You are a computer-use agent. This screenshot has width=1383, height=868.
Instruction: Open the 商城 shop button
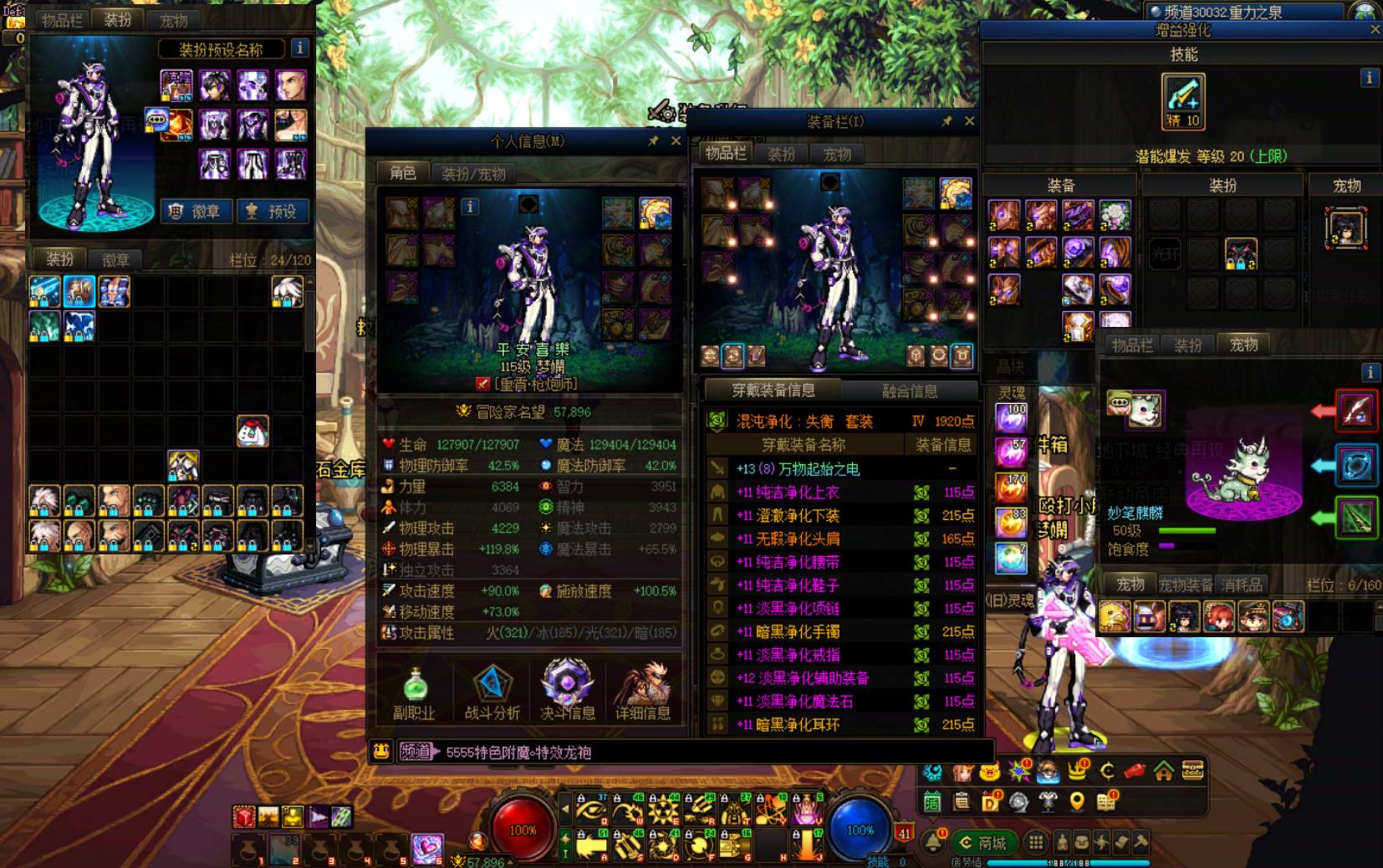(x=983, y=842)
